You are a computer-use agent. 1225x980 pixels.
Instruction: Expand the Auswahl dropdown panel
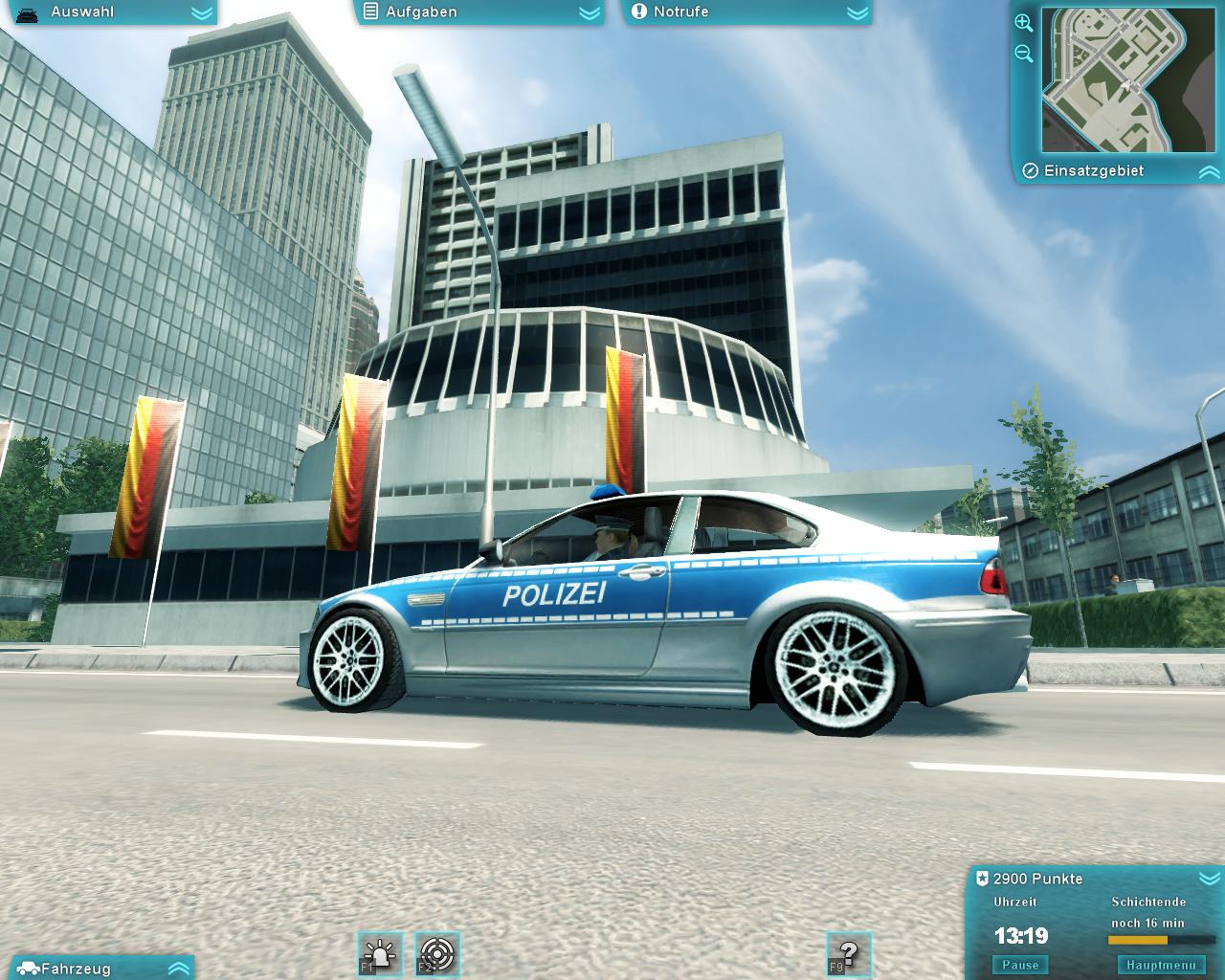coord(202,13)
